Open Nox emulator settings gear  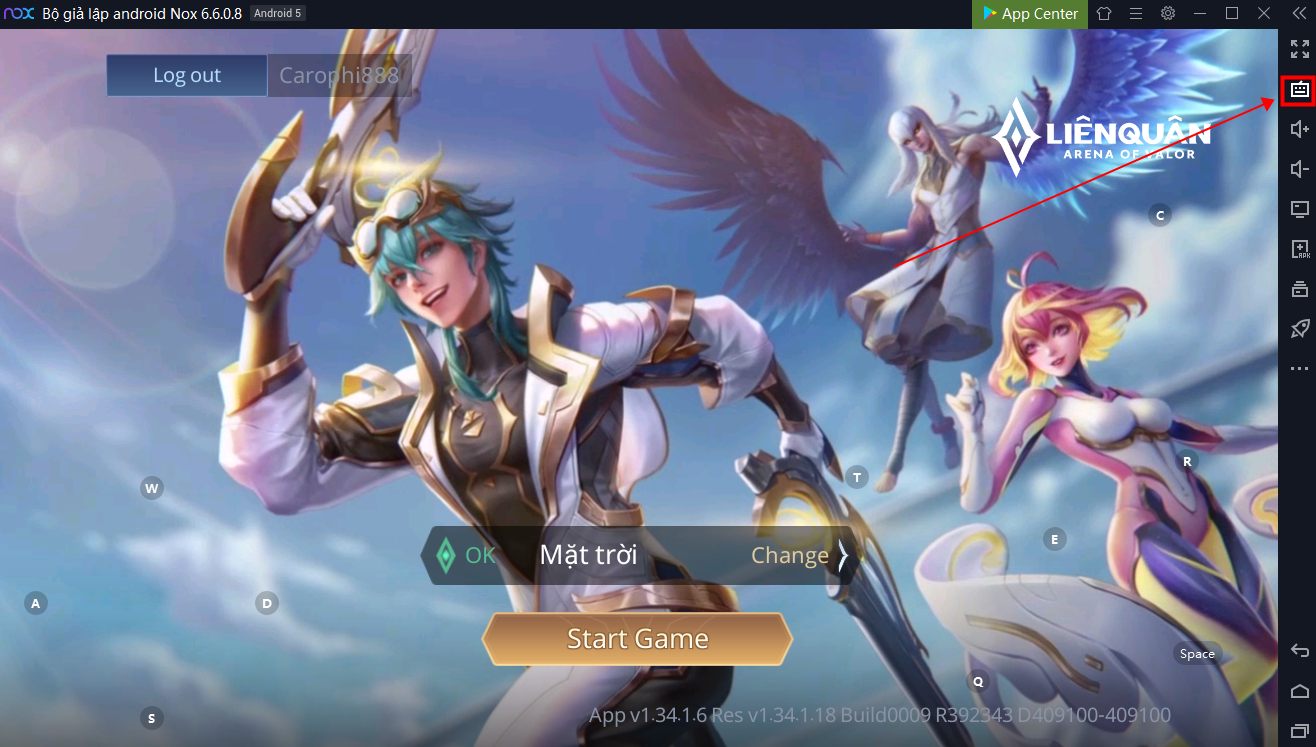tap(1168, 14)
